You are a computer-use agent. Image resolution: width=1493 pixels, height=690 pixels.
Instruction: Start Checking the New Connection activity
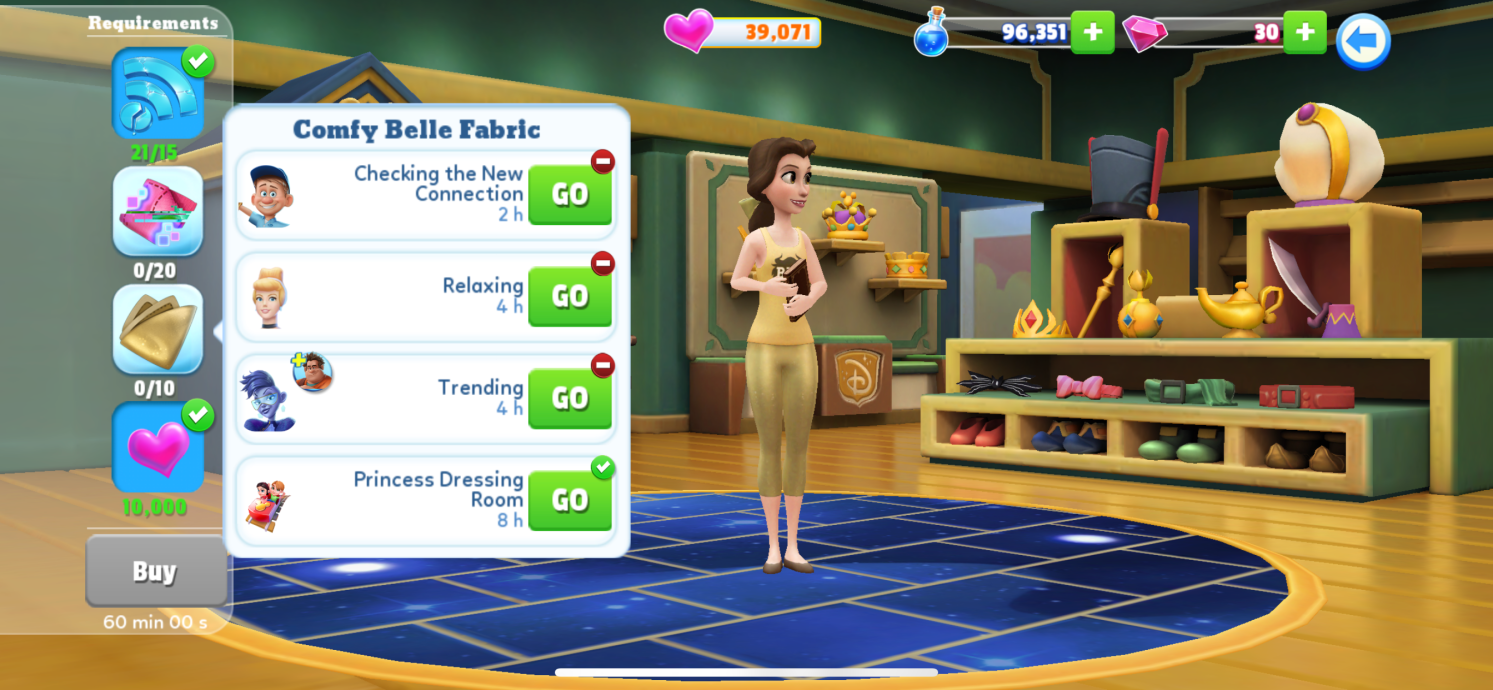(x=569, y=195)
